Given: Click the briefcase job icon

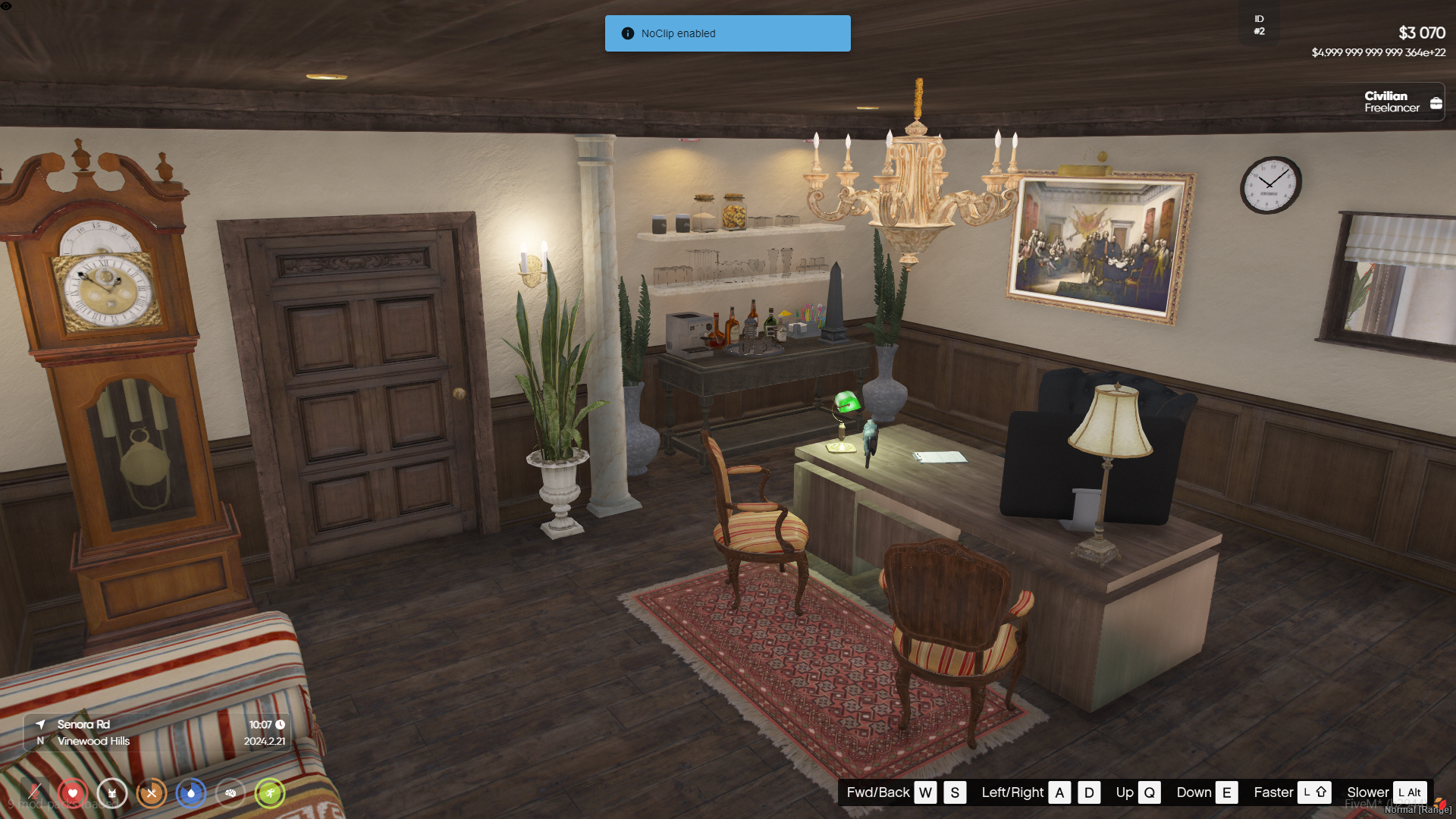Looking at the screenshot, I should pyautogui.click(x=1436, y=102).
